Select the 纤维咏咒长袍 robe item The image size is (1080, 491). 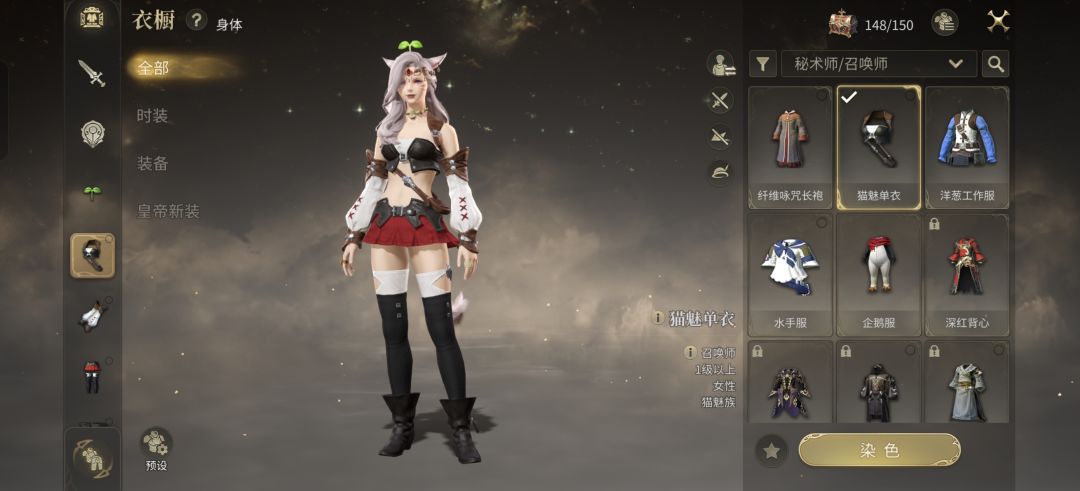(x=790, y=147)
